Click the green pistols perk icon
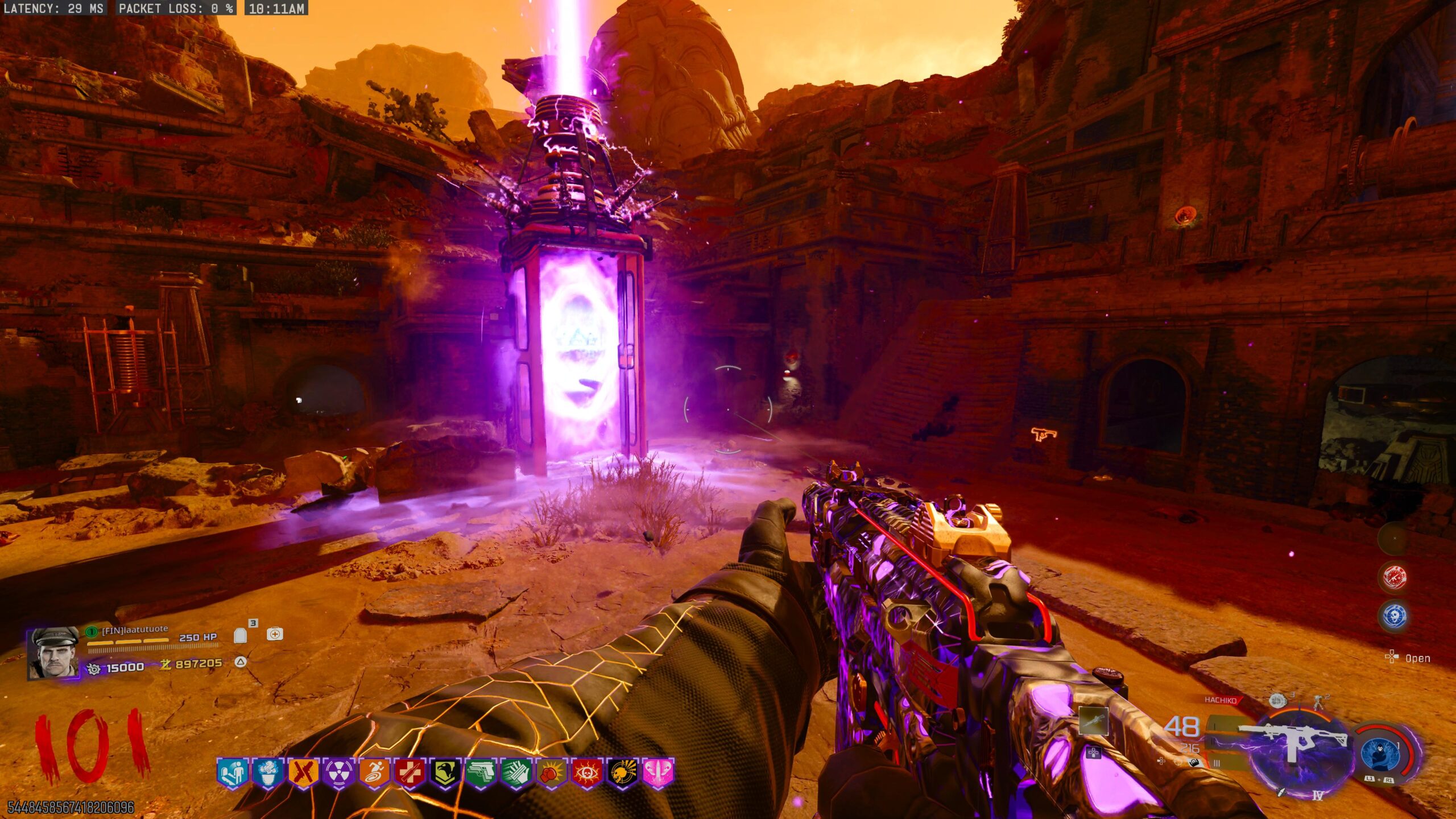 [481, 773]
